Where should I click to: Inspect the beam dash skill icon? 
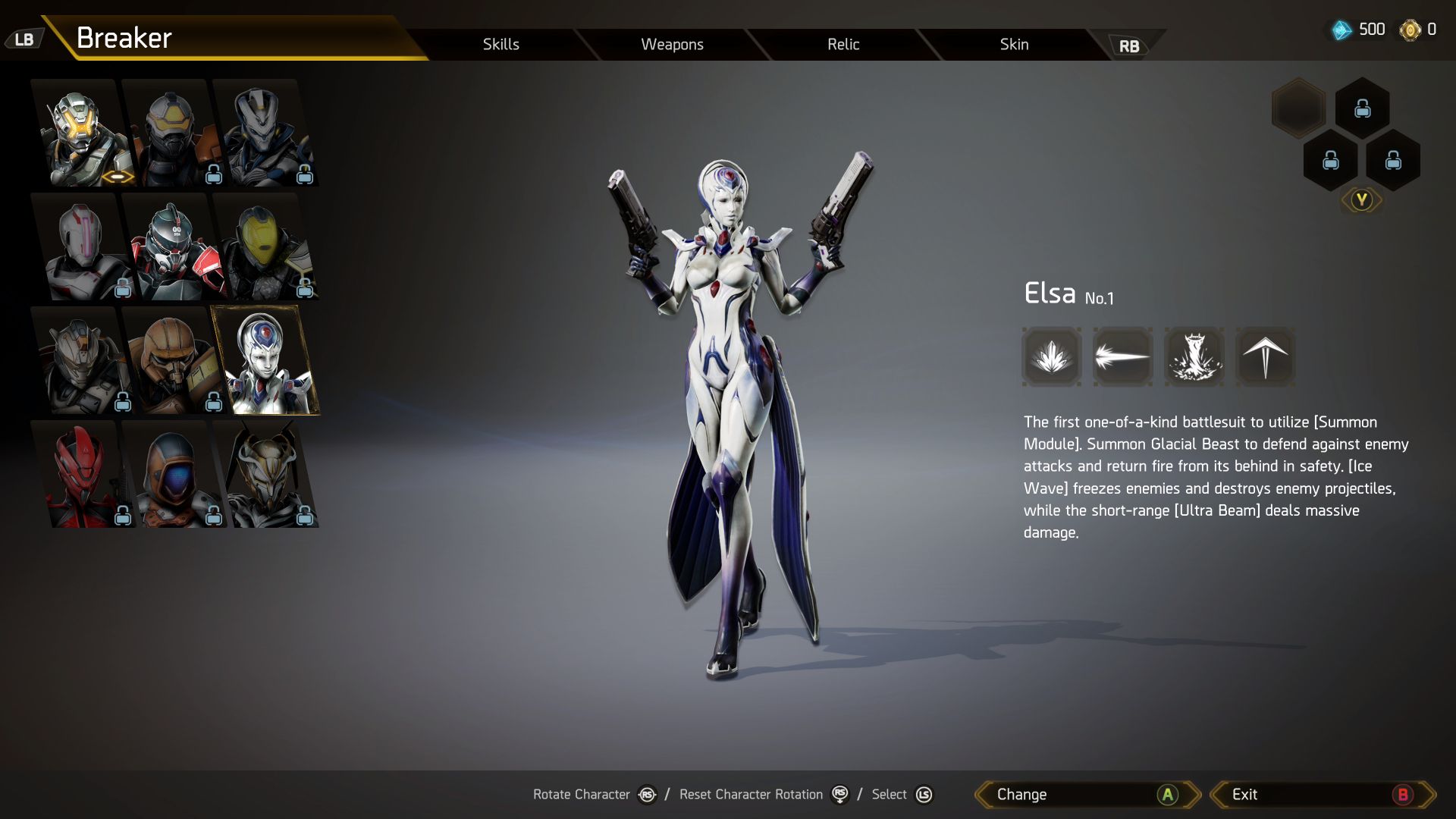tap(1122, 357)
